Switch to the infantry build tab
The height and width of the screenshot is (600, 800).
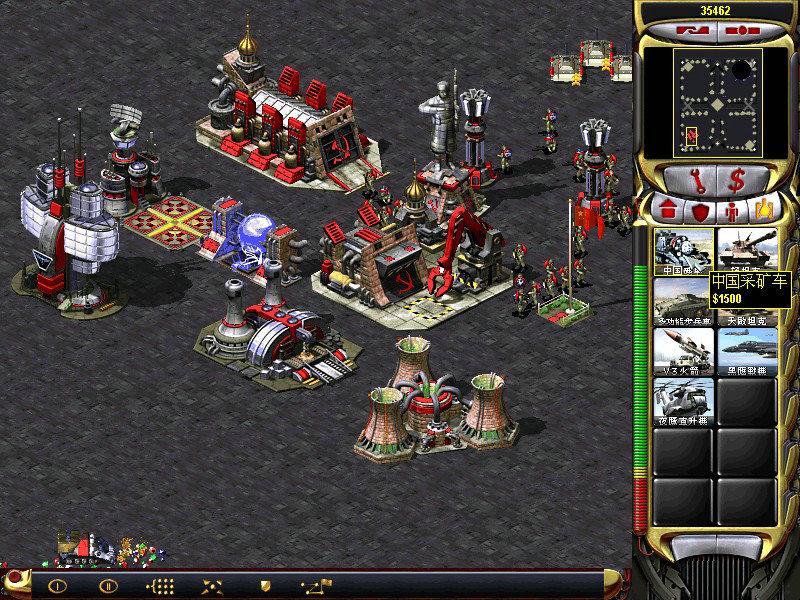pyautogui.click(x=732, y=211)
